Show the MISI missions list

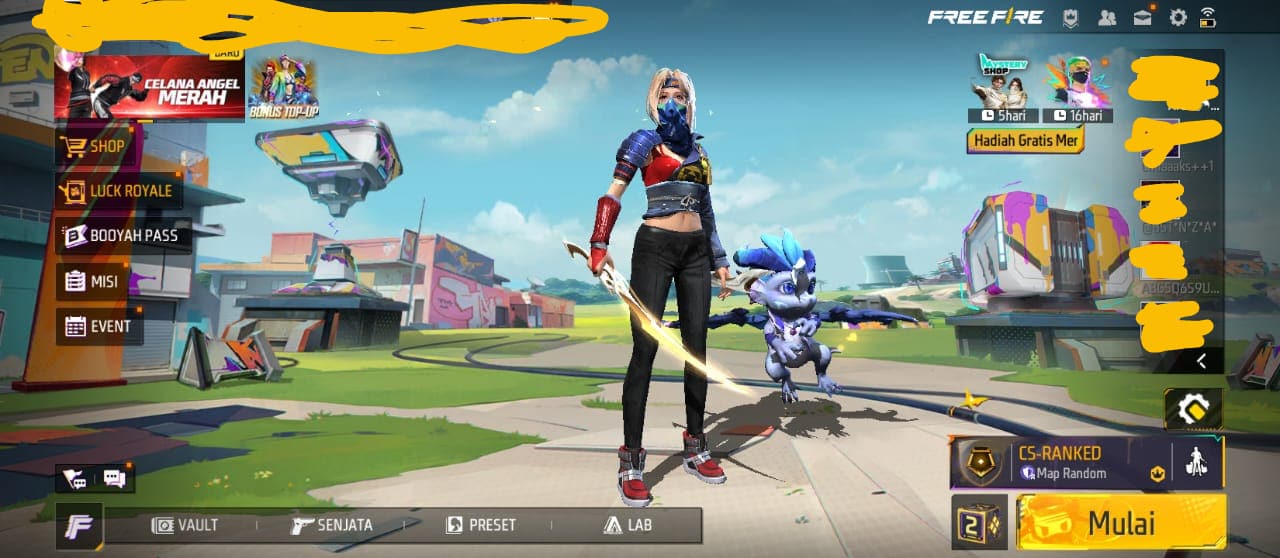(x=93, y=281)
